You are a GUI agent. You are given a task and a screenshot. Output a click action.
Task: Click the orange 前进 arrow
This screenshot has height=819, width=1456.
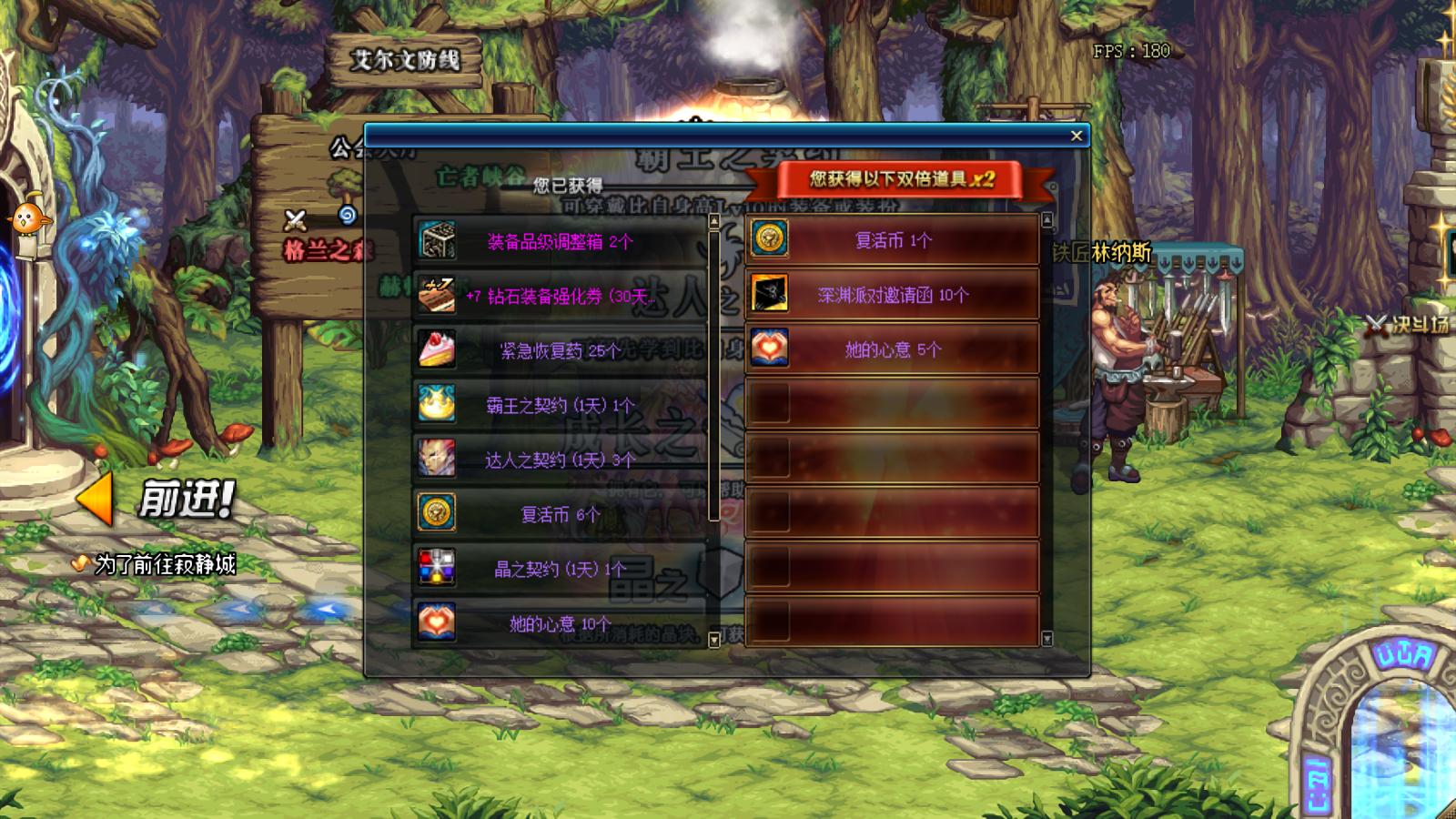tap(96, 499)
